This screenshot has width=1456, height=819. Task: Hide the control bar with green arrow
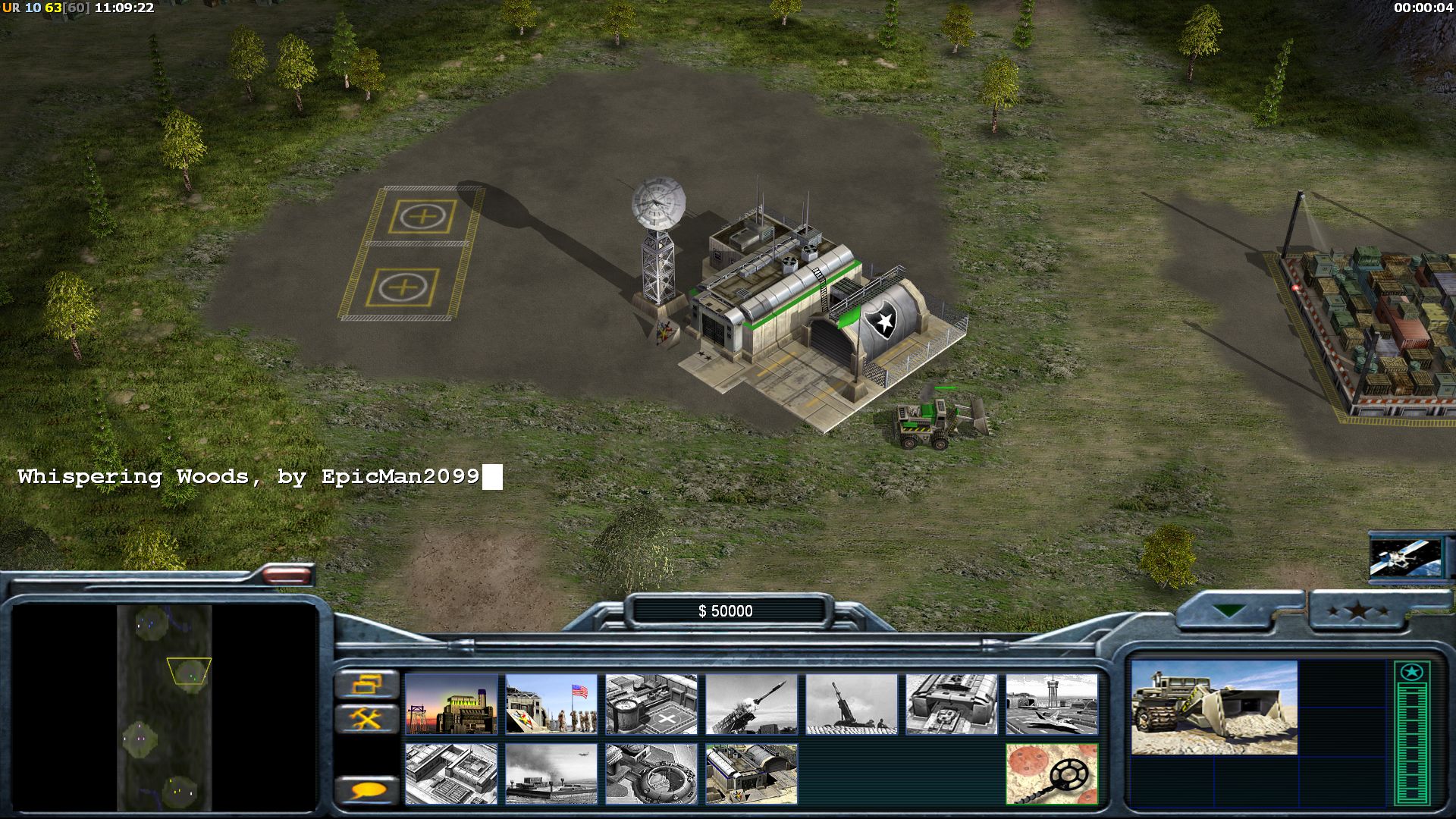pos(1228,610)
